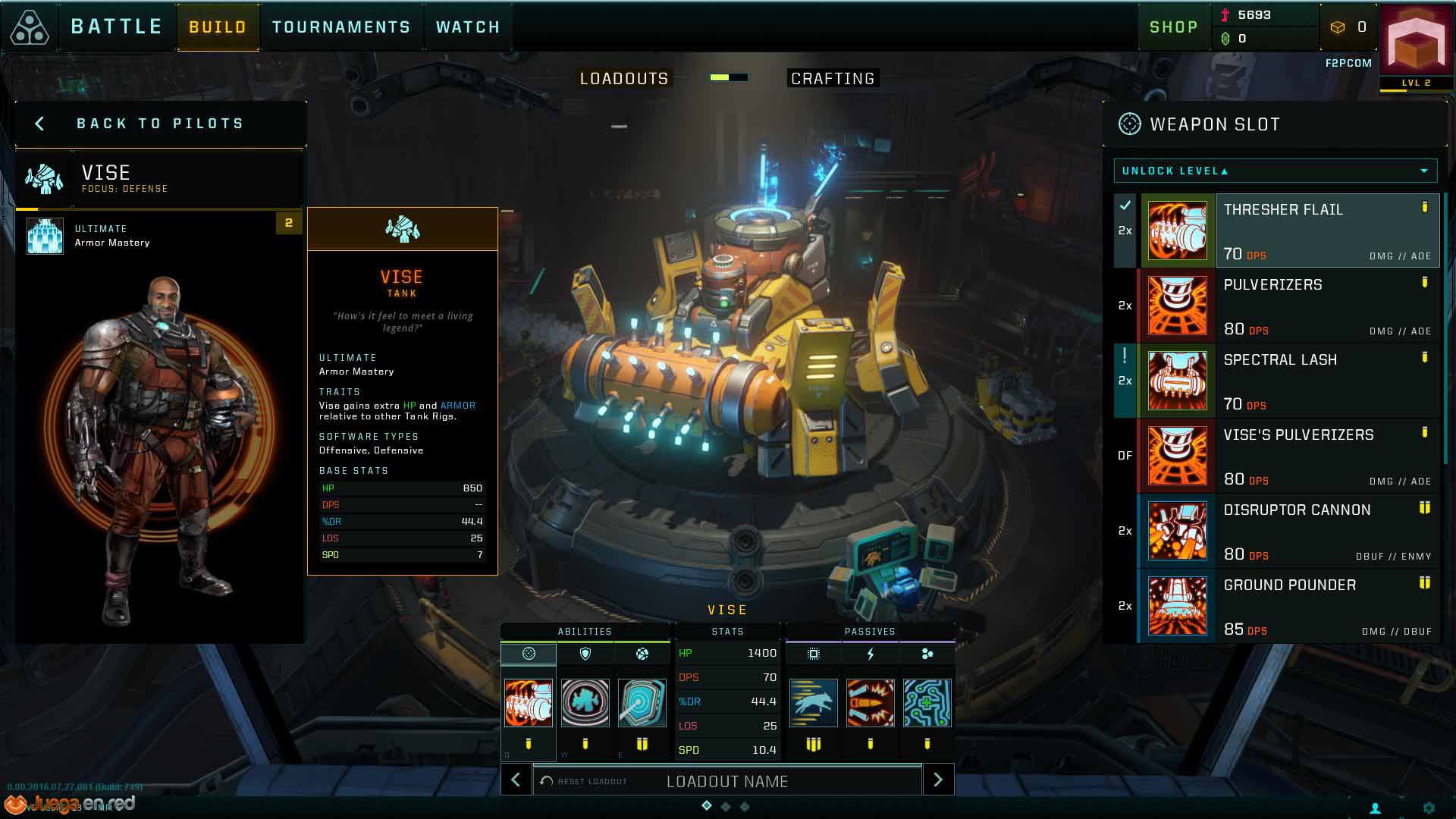Open the Battle menu
1456x819 pixels.
[116, 27]
